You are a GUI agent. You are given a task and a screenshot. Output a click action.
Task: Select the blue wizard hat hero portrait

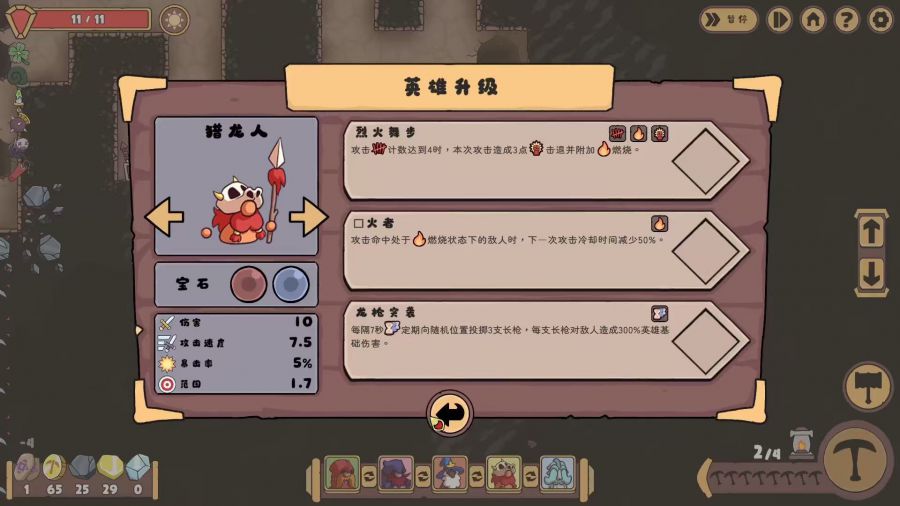450,473
